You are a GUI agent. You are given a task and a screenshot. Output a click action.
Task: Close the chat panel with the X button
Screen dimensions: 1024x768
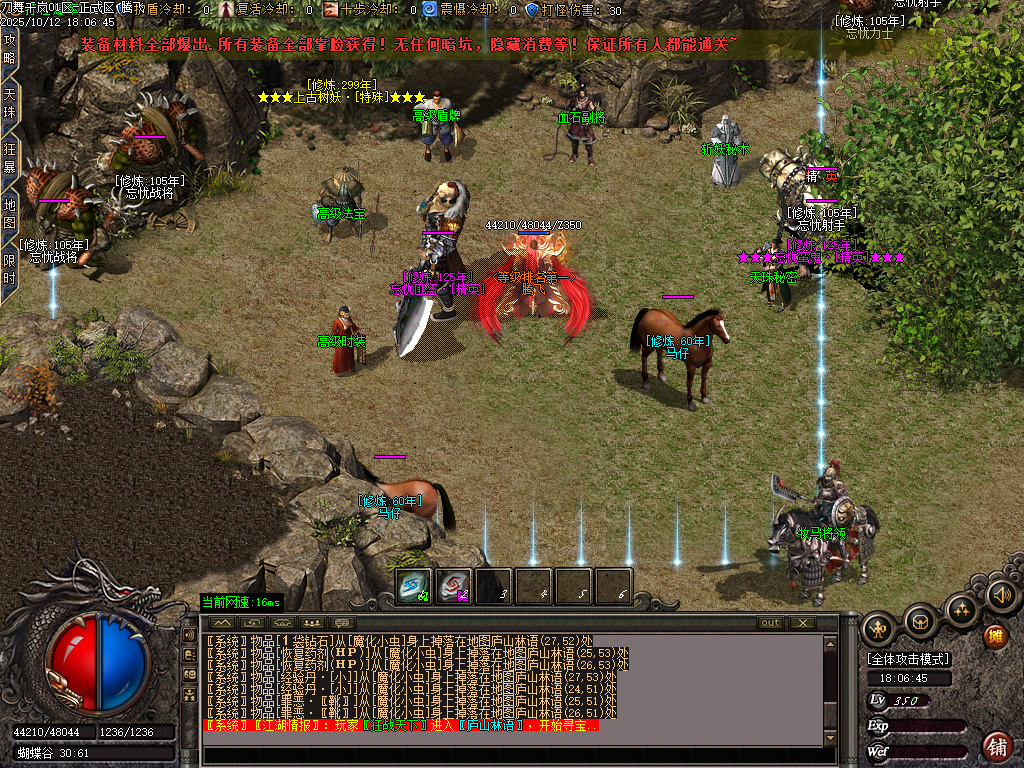coord(802,623)
